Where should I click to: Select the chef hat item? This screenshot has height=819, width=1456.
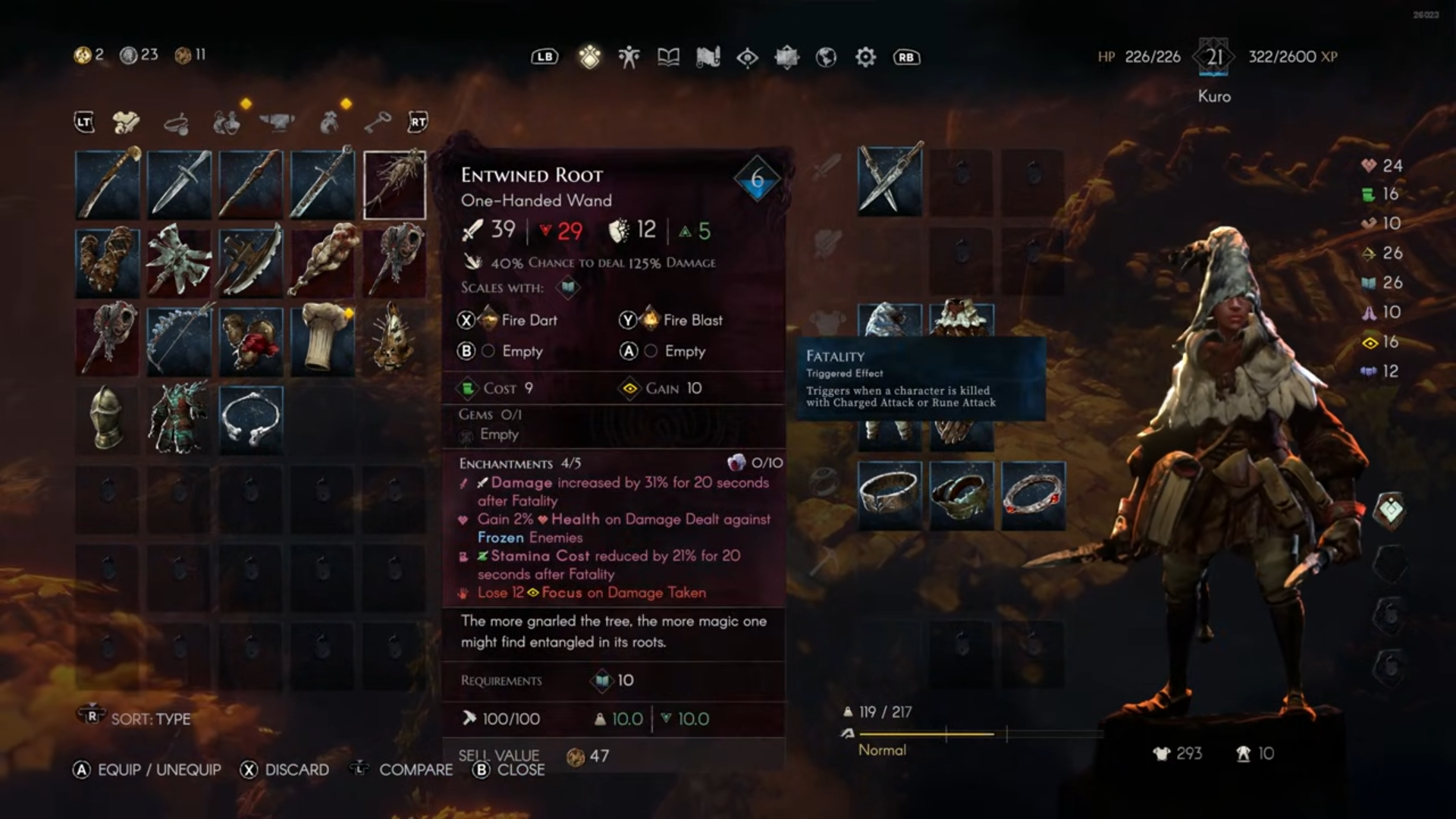tap(322, 340)
